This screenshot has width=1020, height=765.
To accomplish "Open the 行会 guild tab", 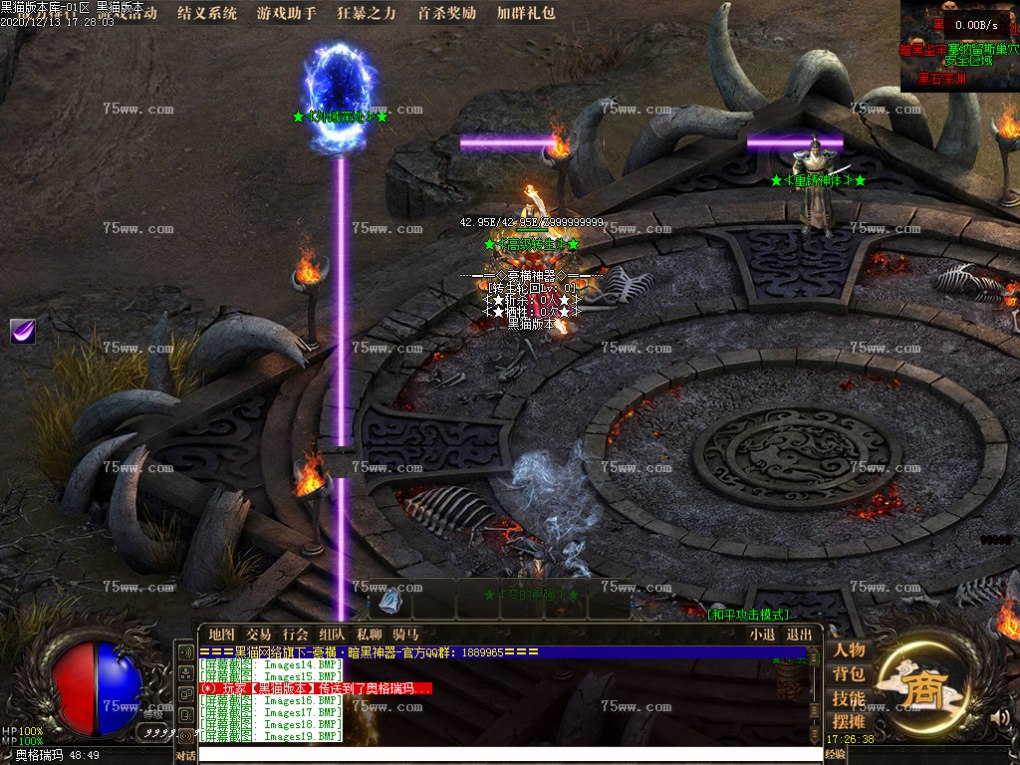I will pyautogui.click(x=295, y=634).
